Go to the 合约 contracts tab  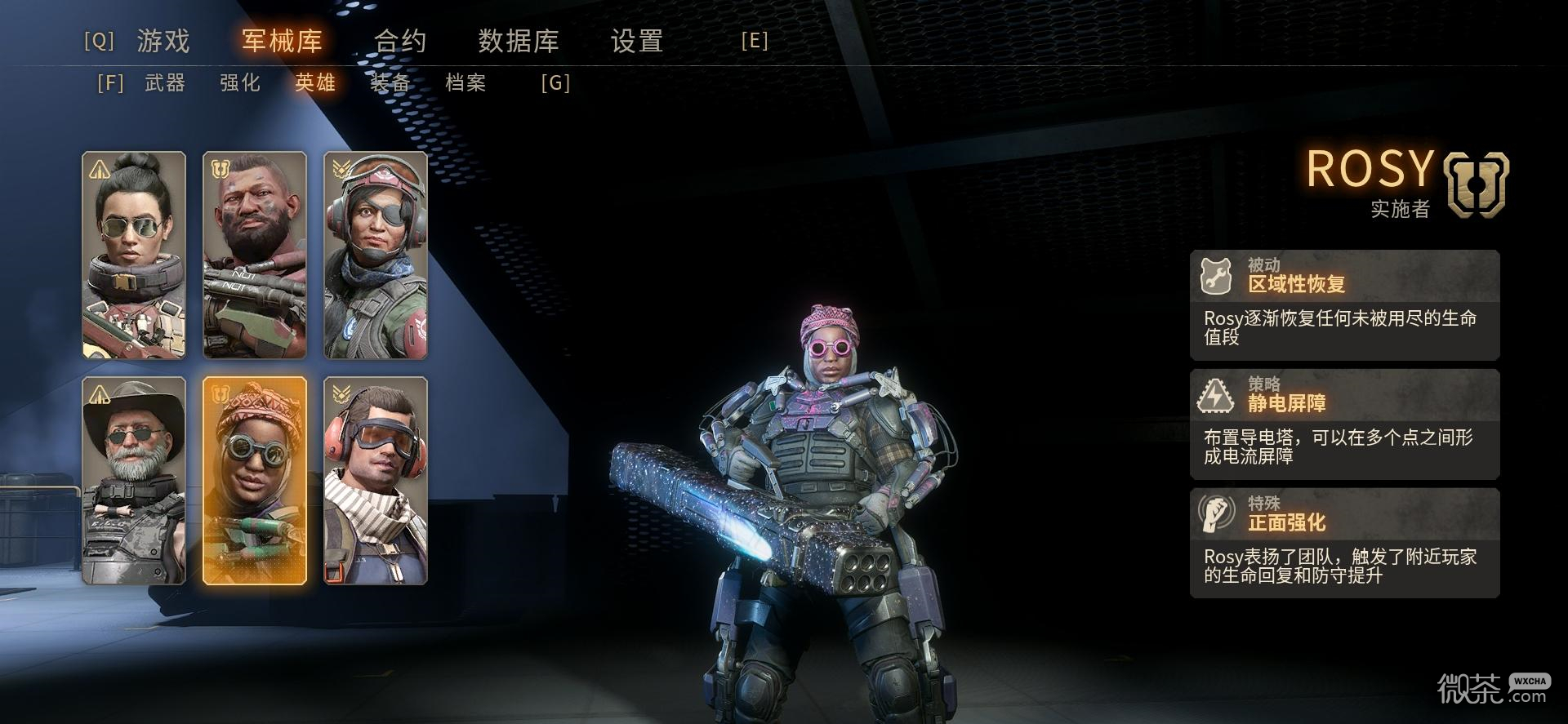pyautogui.click(x=399, y=41)
